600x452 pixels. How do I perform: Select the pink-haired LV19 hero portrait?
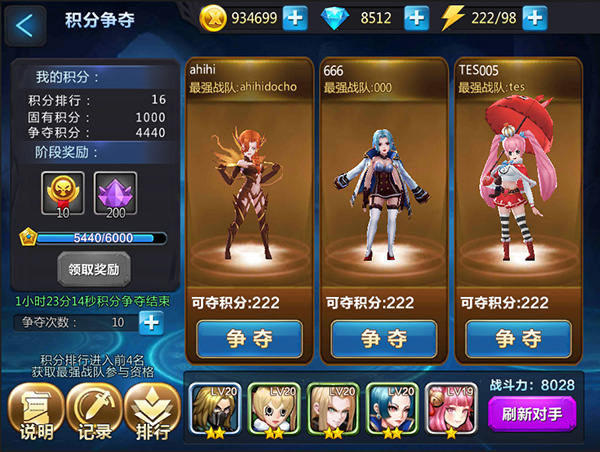449,409
